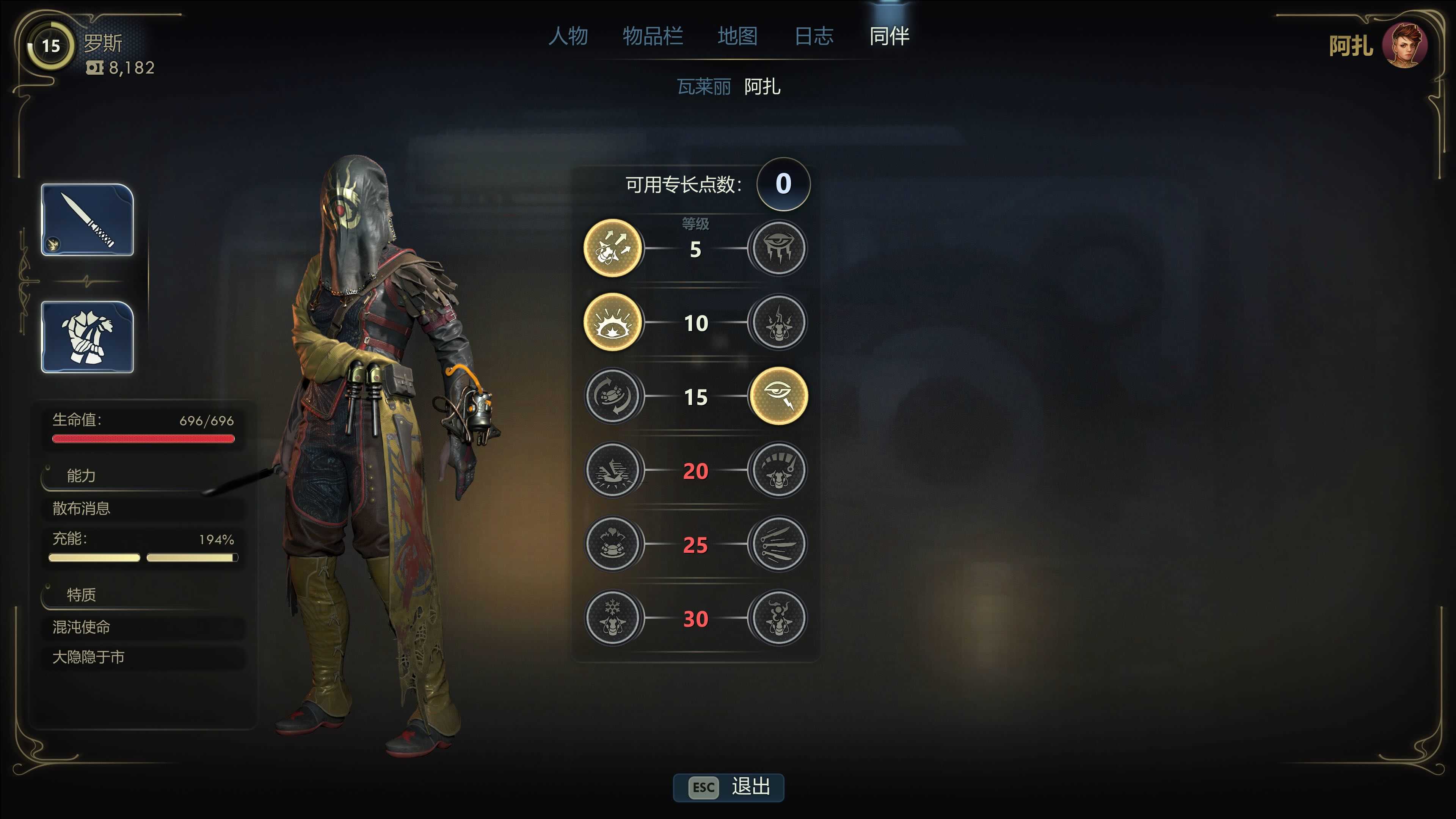Switch to companion 瓦莱丽
Viewport: 1456px width, 819px height.
(x=703, y=86)
